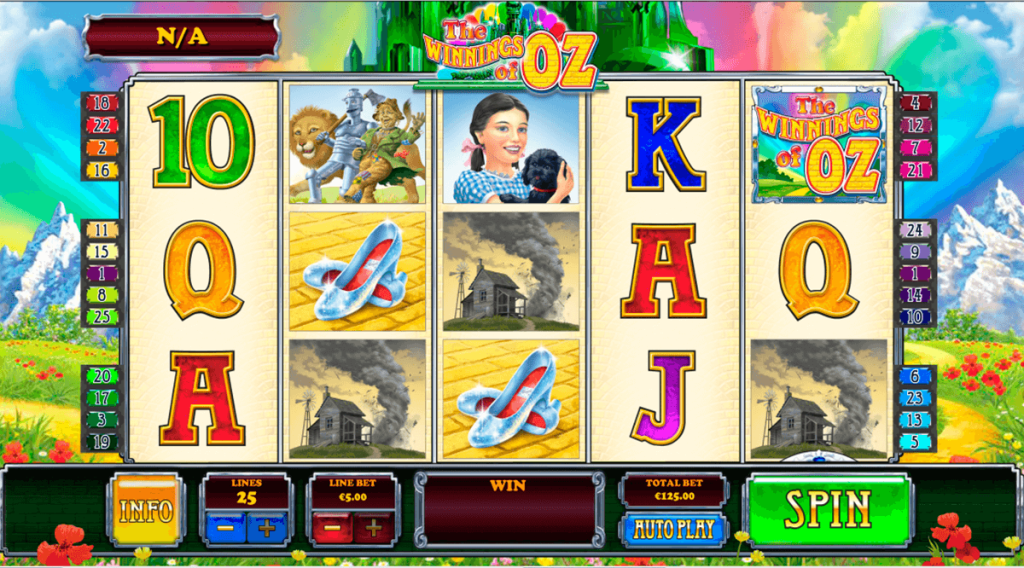Viewport: 1024px width, 568px height.
Task: Click payline marker 10
Action: (x=917, y=317)
